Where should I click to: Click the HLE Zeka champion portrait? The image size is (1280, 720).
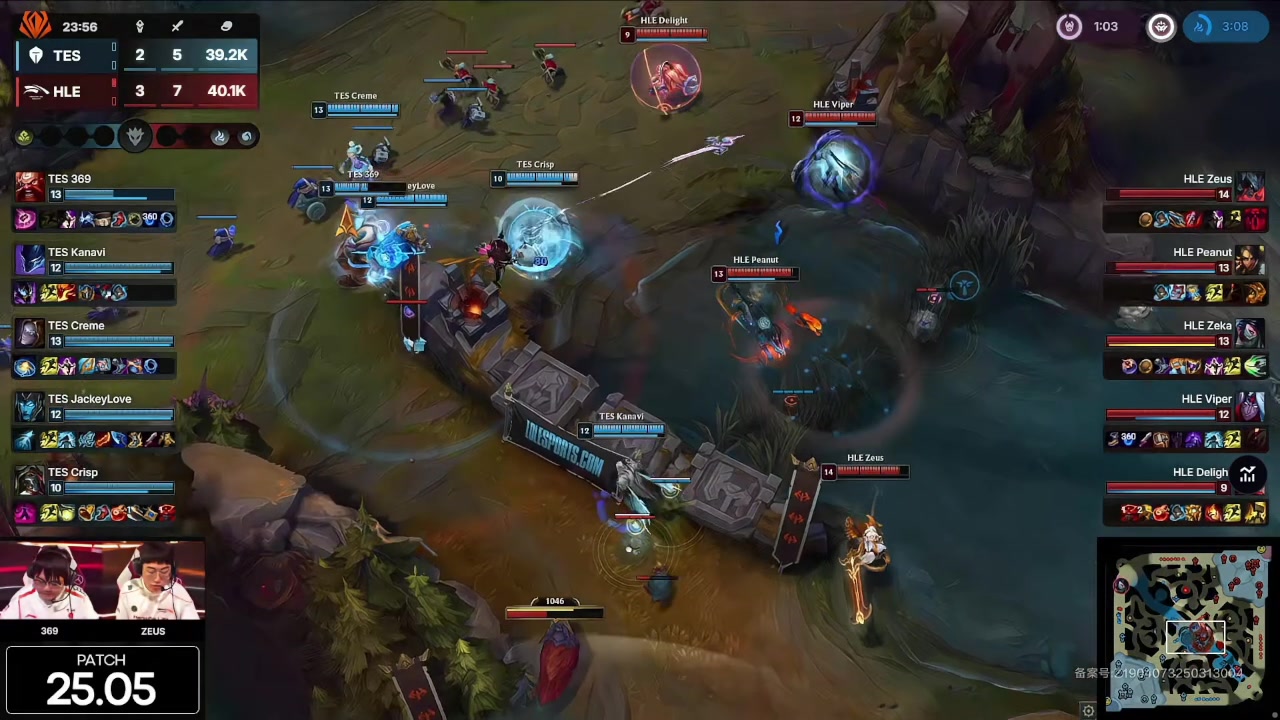1250,333
